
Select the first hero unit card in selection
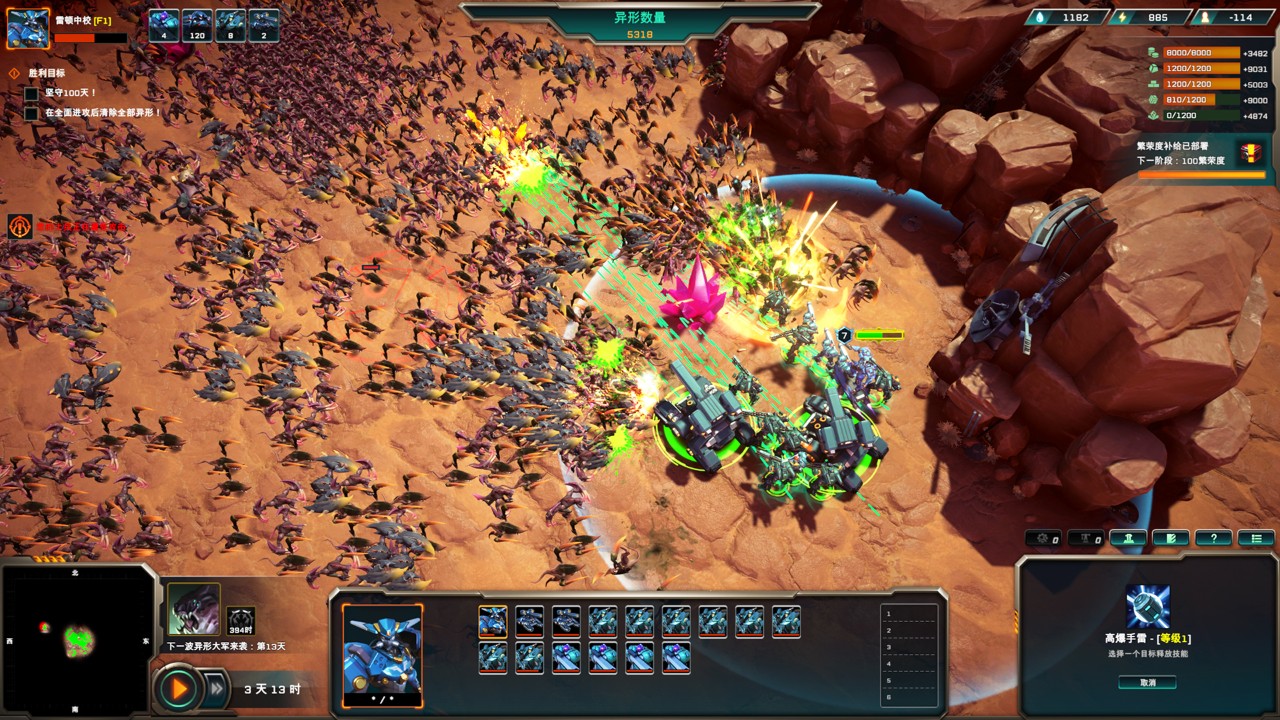point(492,622)
